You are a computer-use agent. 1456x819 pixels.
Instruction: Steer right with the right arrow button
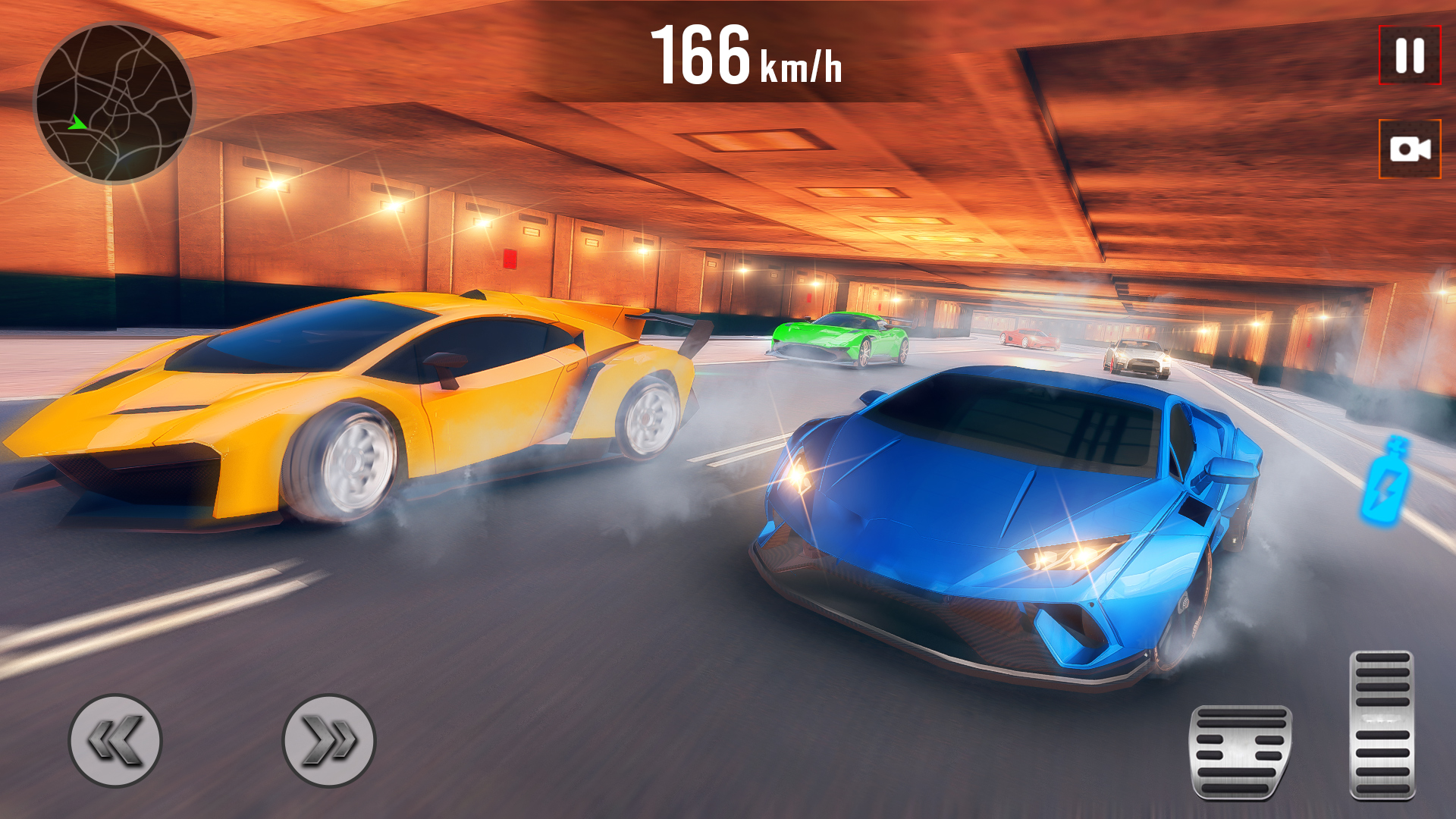329,740
